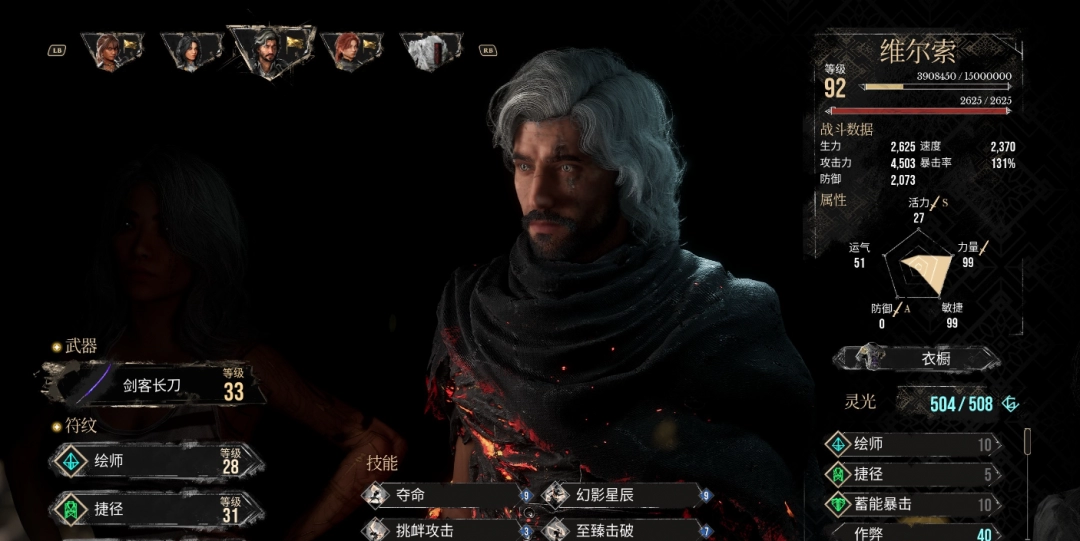Pick the 作弊 灵光 entry

point(912,533)
